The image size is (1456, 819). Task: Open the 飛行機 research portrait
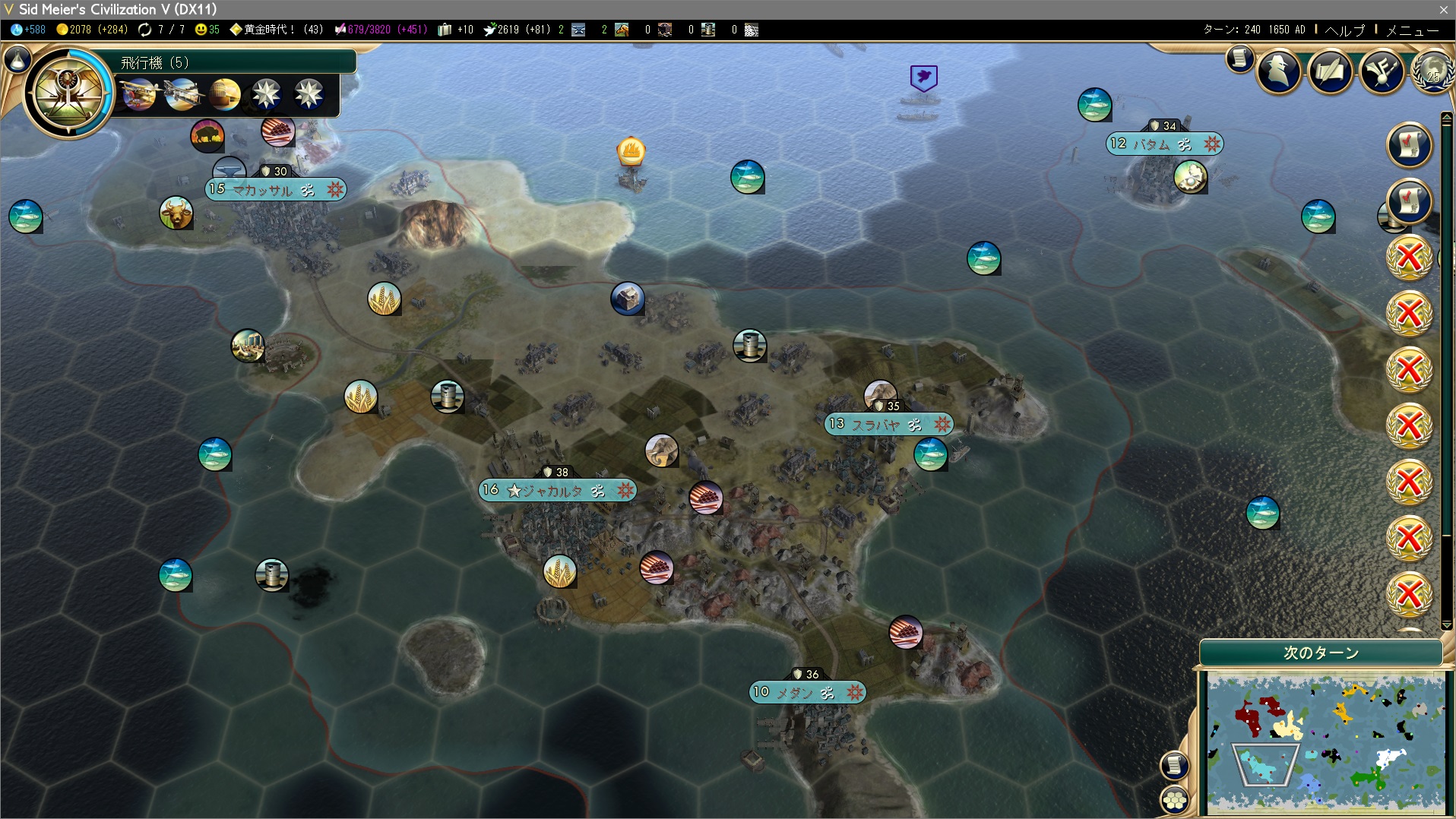tap(68, 92)
